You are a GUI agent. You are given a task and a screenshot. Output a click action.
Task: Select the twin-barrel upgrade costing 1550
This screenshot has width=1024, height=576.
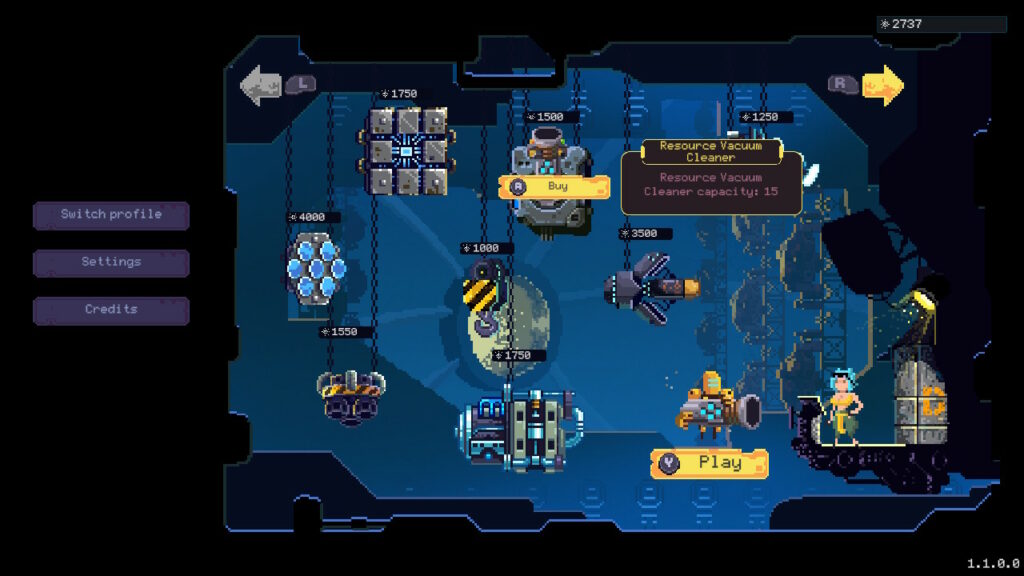point(350,393)
